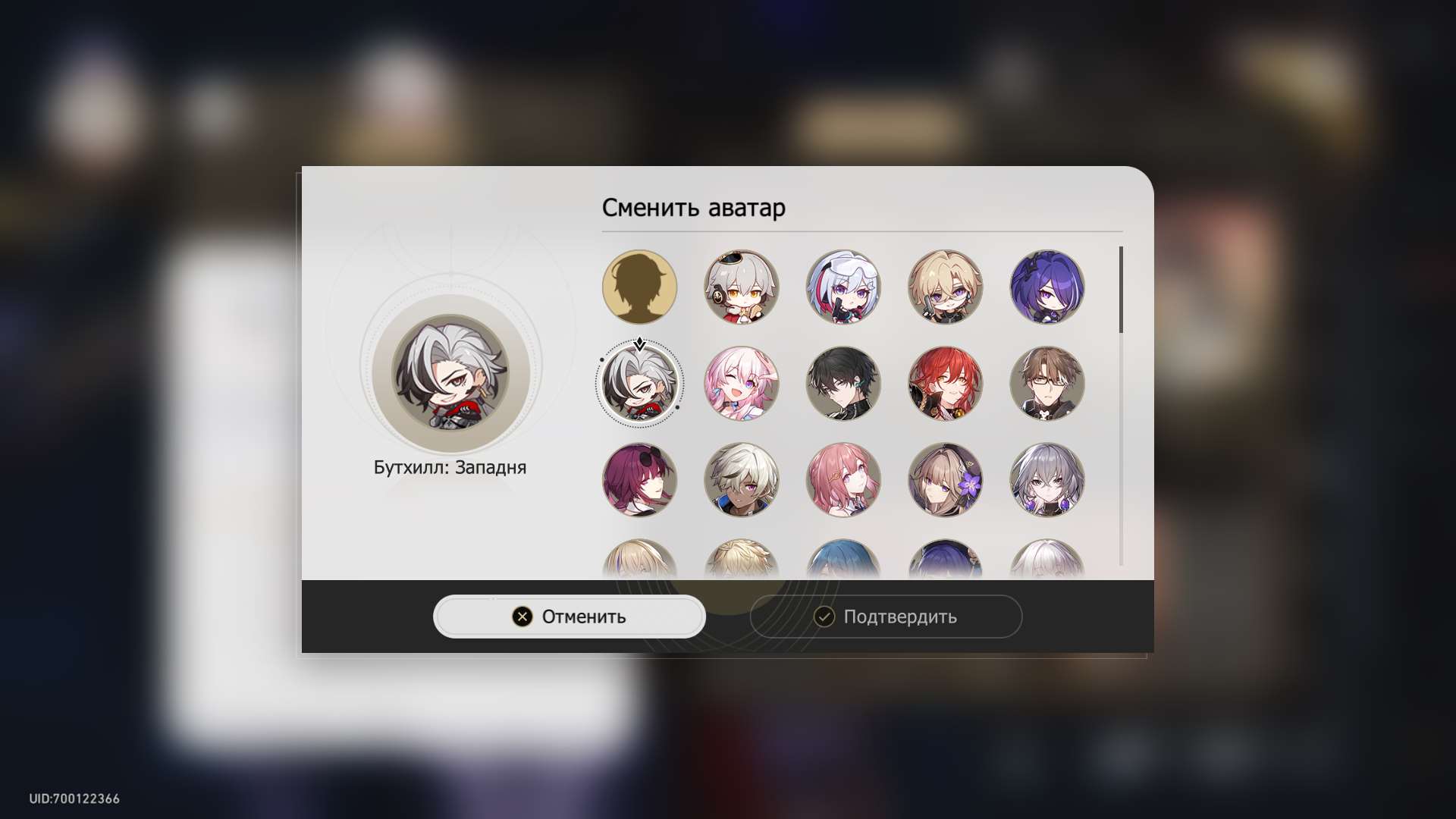
Task: Select the black-haired Dan Heng avatar
Action: point(843,384)
